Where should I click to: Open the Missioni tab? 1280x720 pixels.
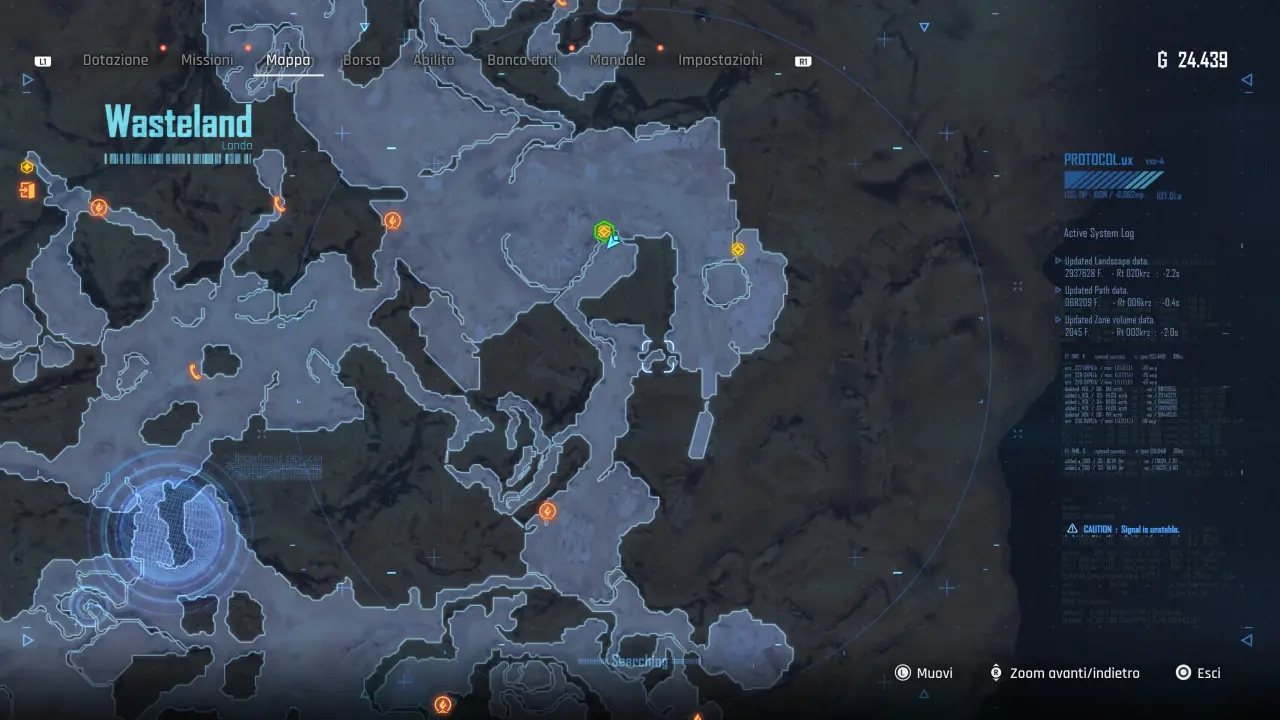click(x=207, y=60)
